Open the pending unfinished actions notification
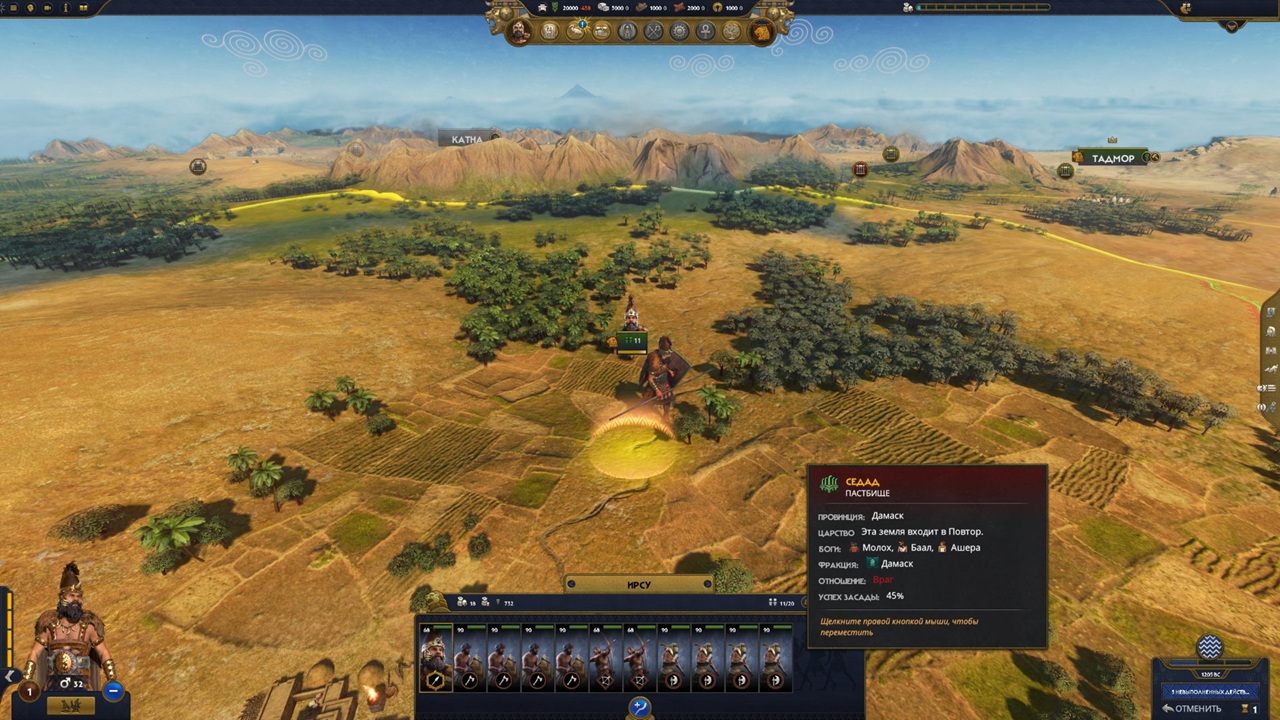 click(1209, 691)
